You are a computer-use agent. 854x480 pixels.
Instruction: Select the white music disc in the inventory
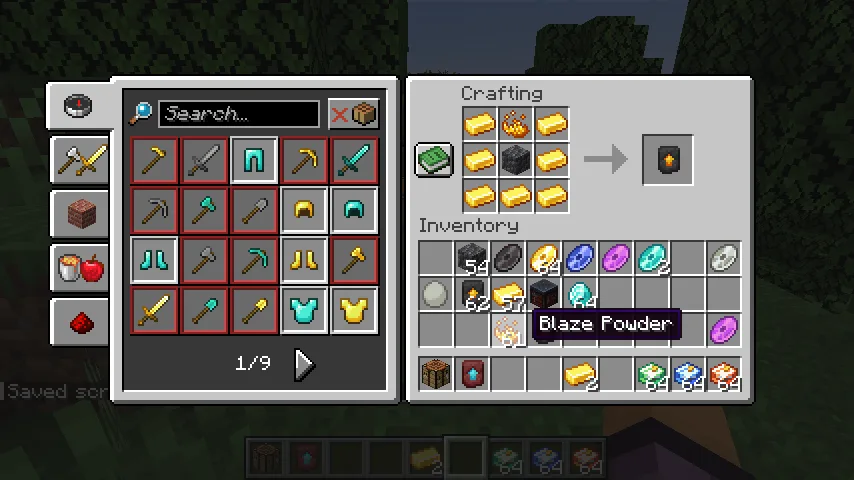point(724,258)
